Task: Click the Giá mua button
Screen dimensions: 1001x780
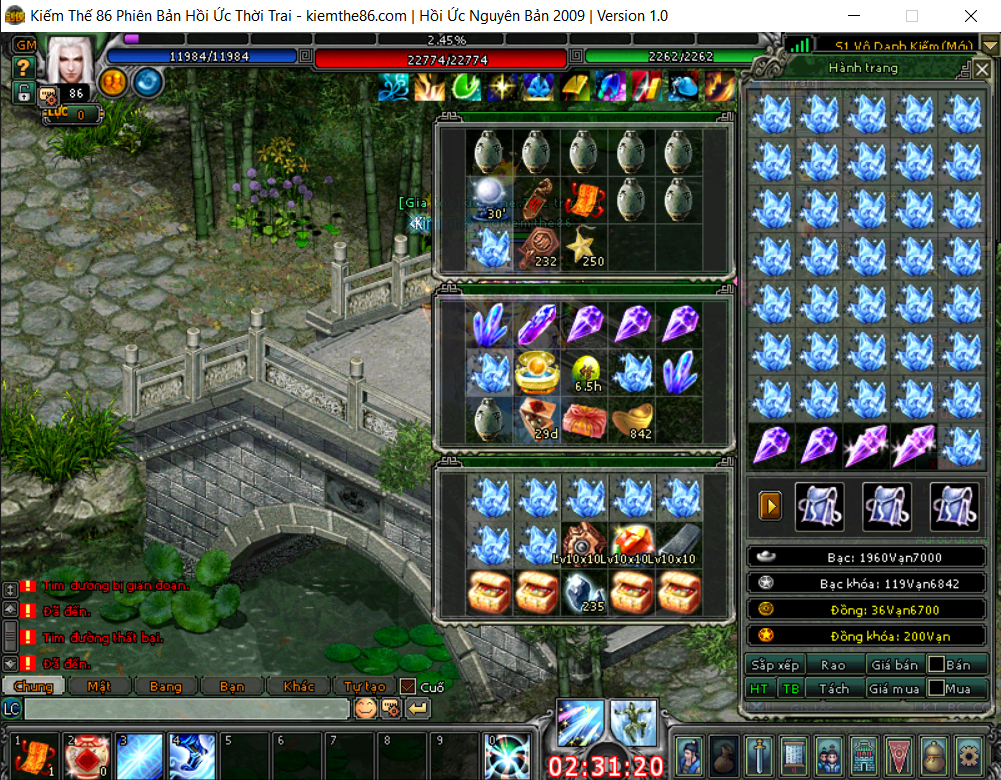Action: tap(894, 689)
